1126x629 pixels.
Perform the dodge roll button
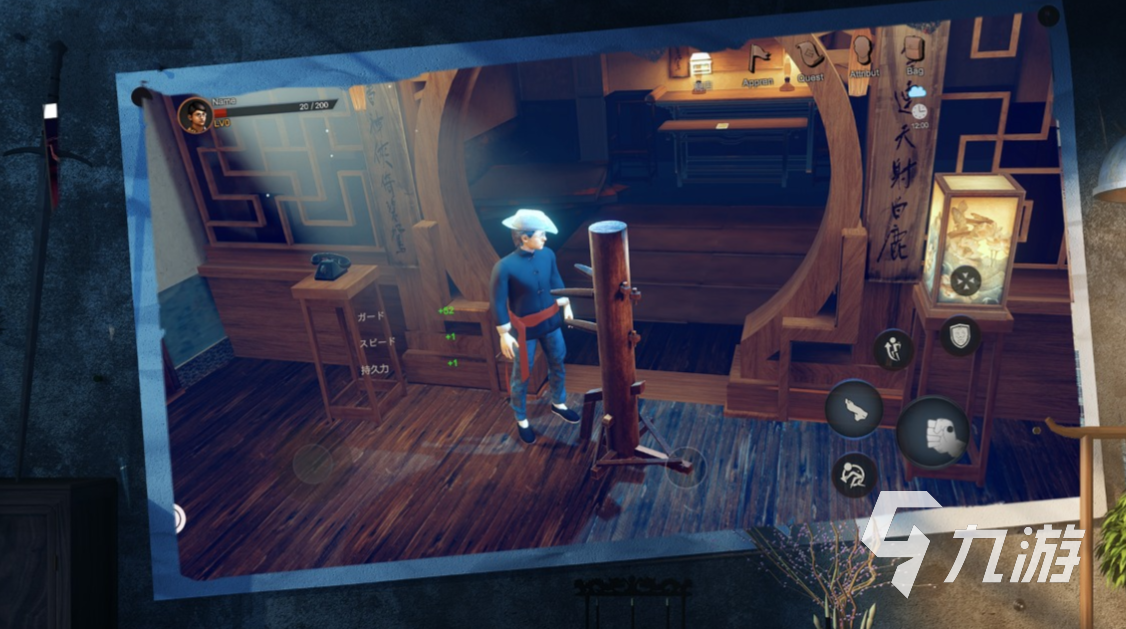coord(855,475)
